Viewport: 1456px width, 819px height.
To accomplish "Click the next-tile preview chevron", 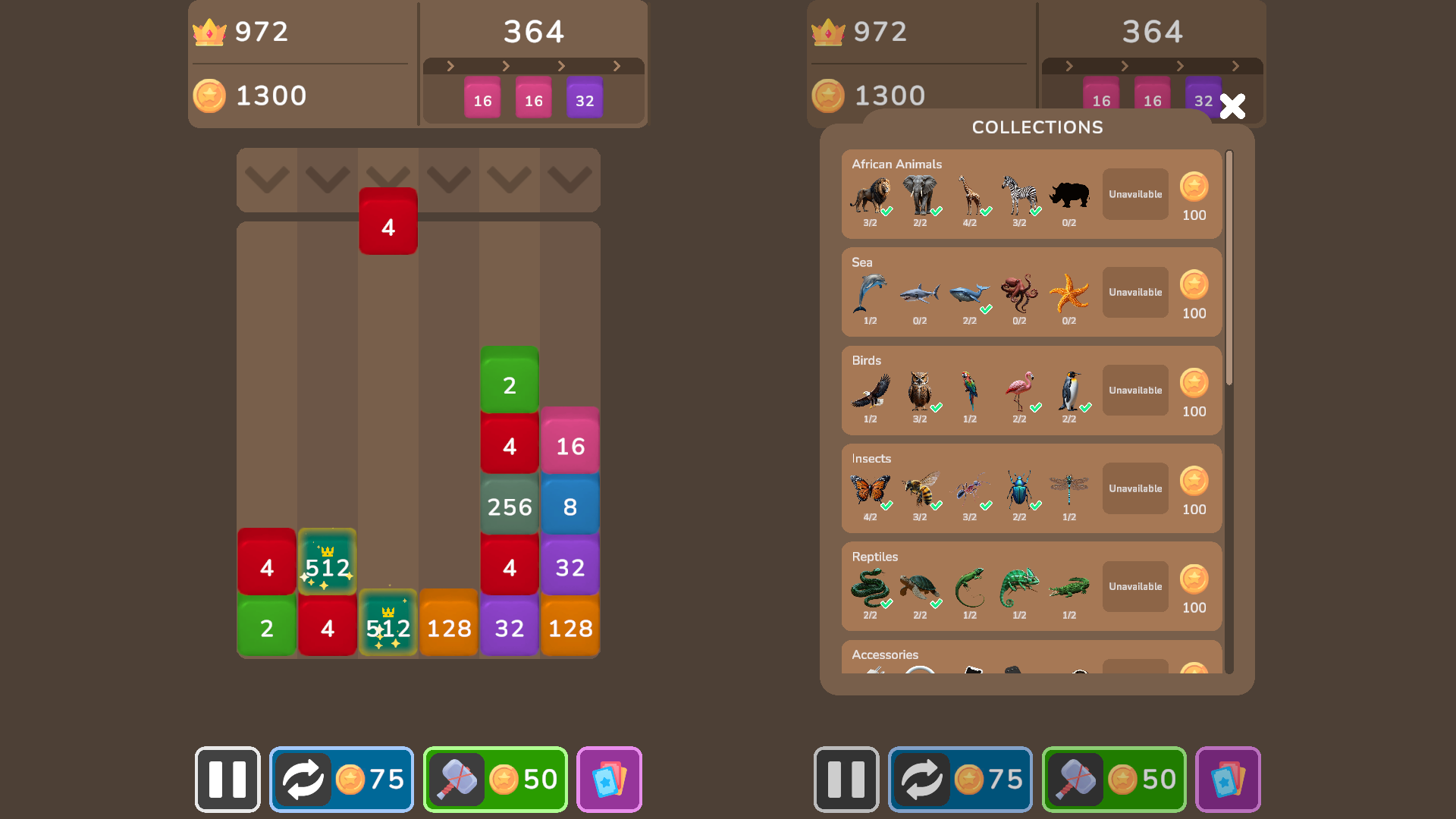I will [x=449, y=66].
